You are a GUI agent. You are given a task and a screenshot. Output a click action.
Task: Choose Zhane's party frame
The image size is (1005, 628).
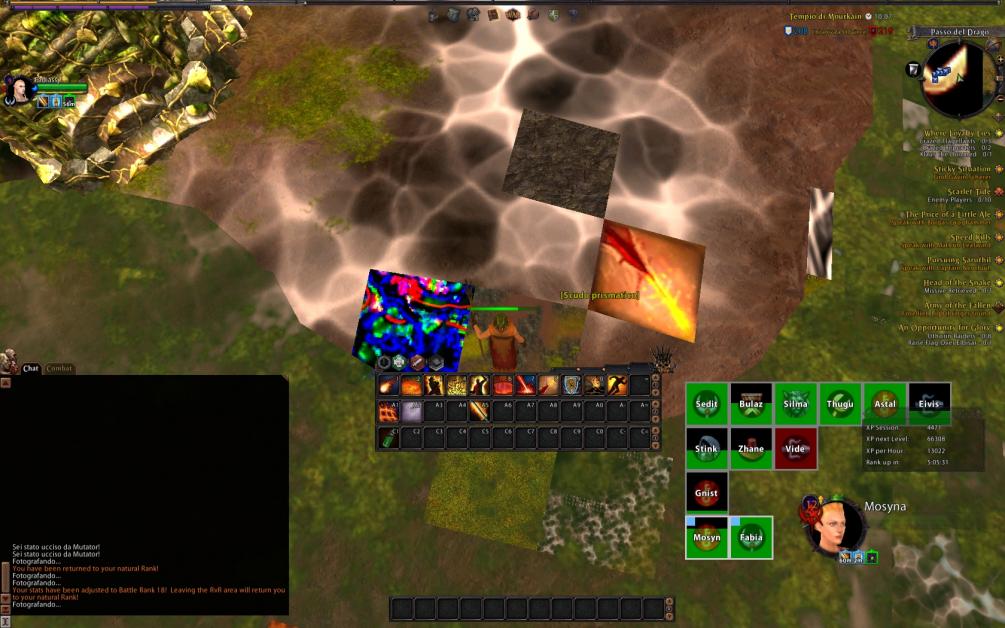click(751, 449)
